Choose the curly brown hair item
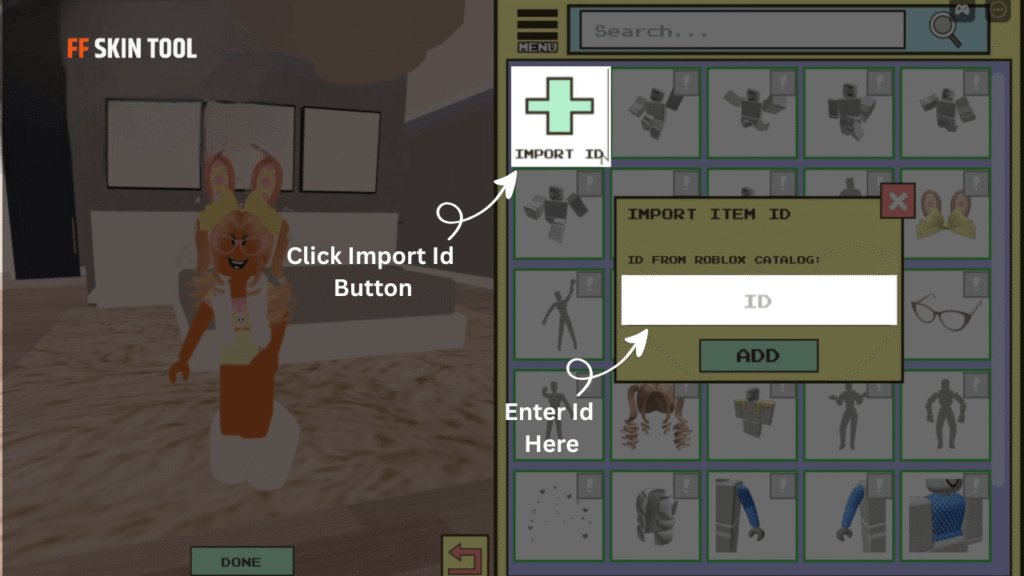This screenshot has height=576, width=1024. click(x=653, y=416)
